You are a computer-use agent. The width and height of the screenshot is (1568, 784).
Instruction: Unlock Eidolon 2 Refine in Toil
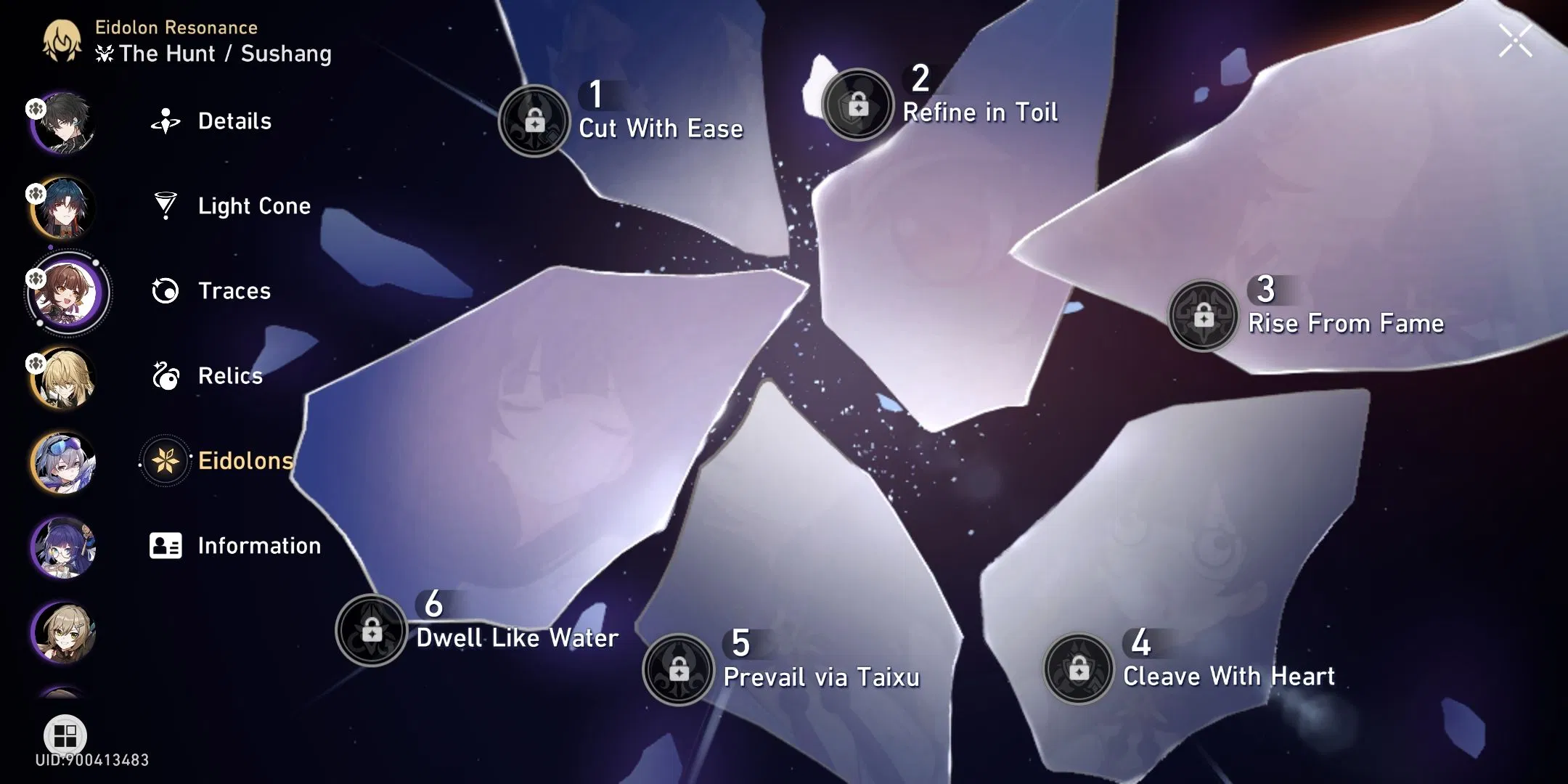859,105
